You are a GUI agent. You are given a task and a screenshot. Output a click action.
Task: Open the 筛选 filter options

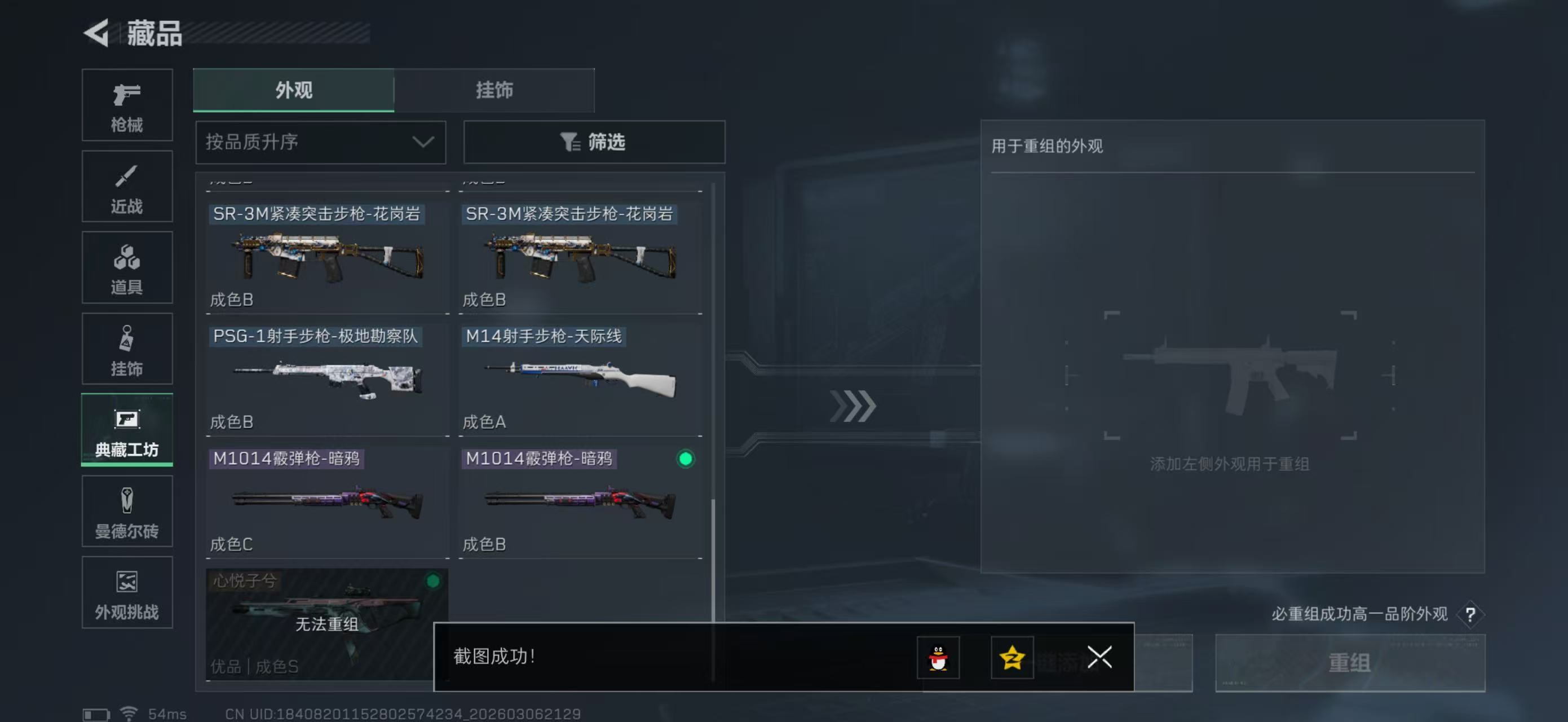(594, 143)
